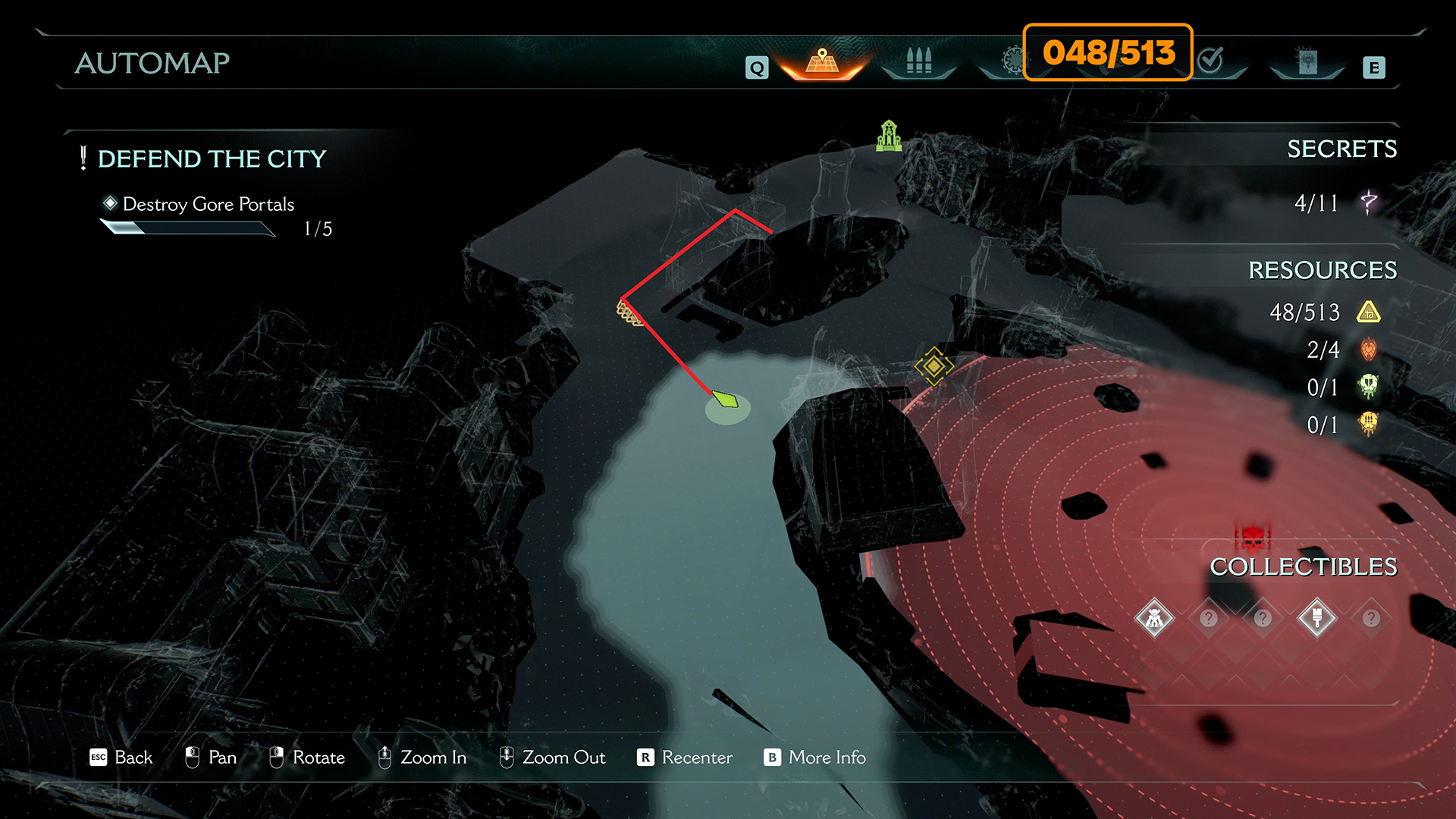Open the gear cog tab
This screenshot has width=1456, height=819.
[x=1012, y=61]
